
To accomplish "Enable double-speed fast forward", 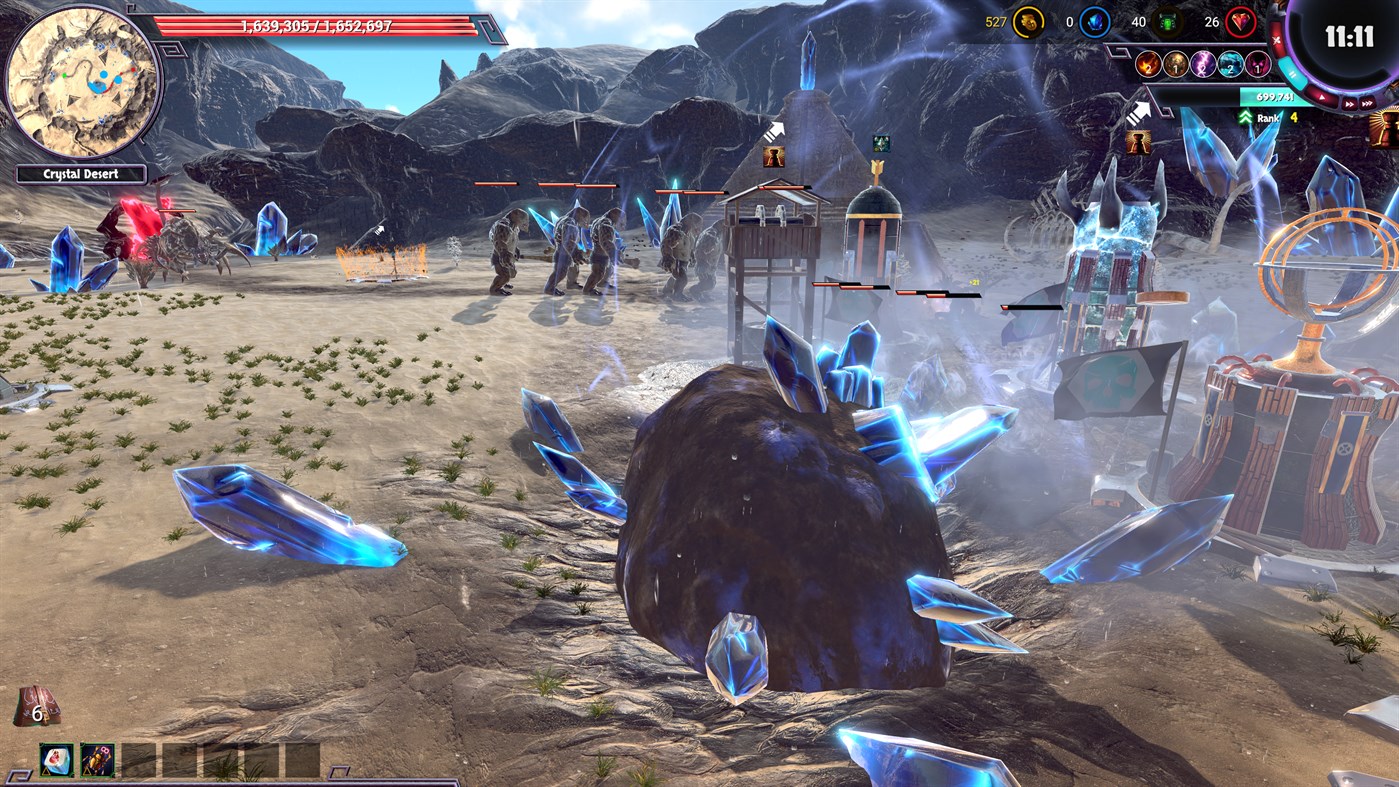I will pos(1351,101).
